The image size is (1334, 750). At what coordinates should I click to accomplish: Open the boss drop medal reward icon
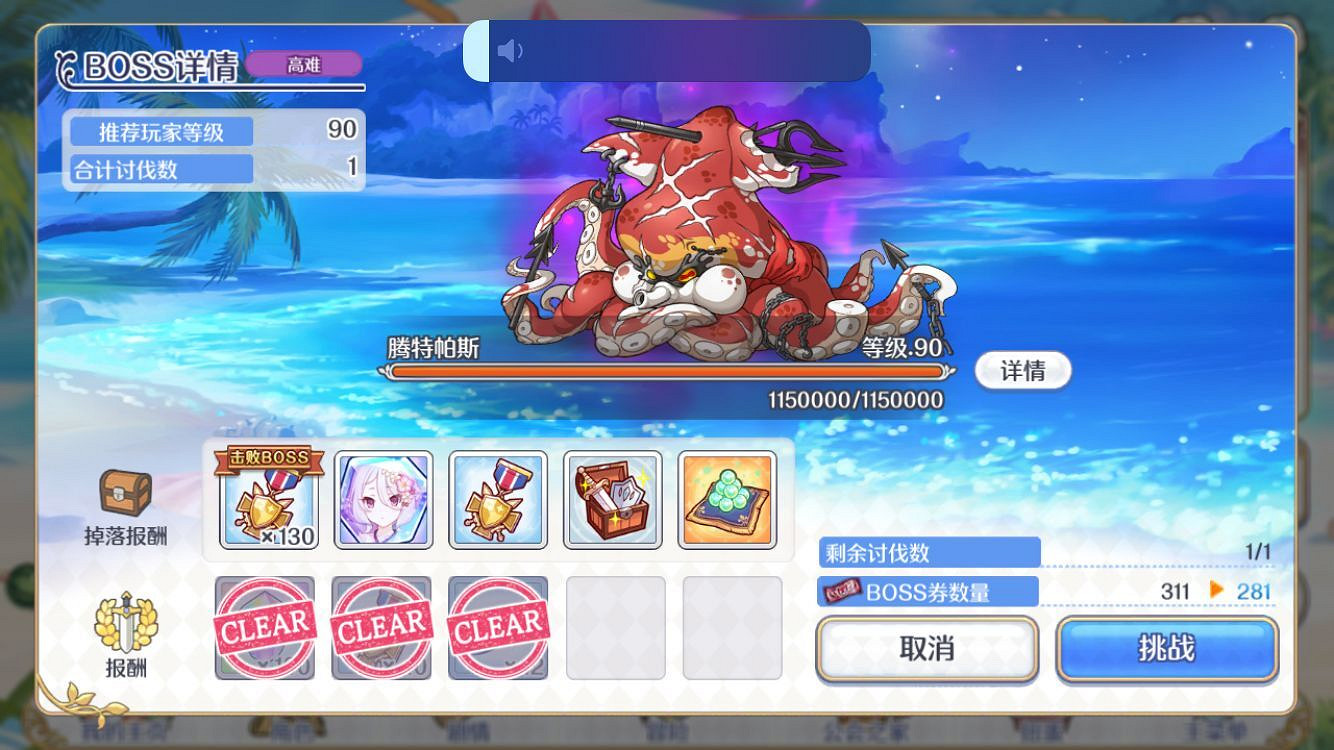click(265, 500)
